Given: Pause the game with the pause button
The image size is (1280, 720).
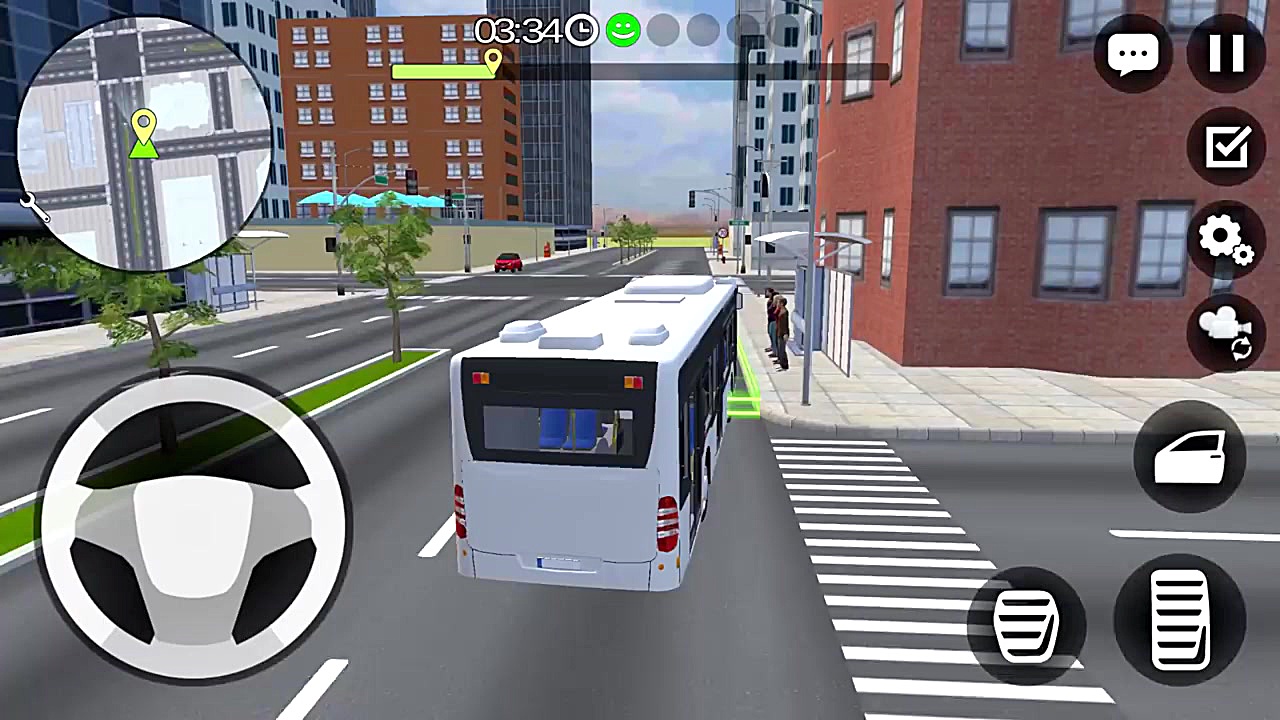Looking at the screenshot, I should 1227,54.
